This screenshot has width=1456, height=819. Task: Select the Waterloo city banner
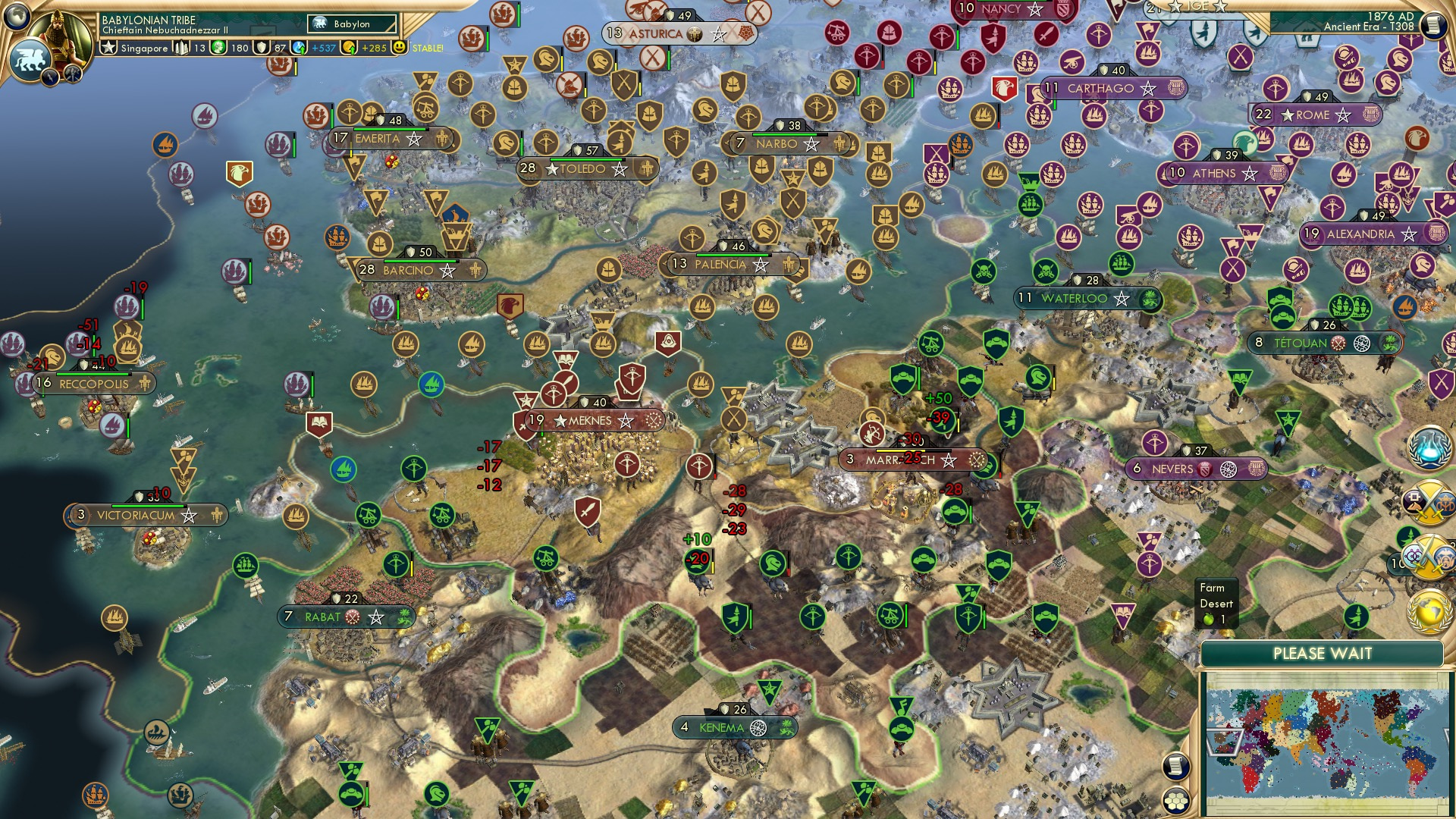[x=1075, y=298]
